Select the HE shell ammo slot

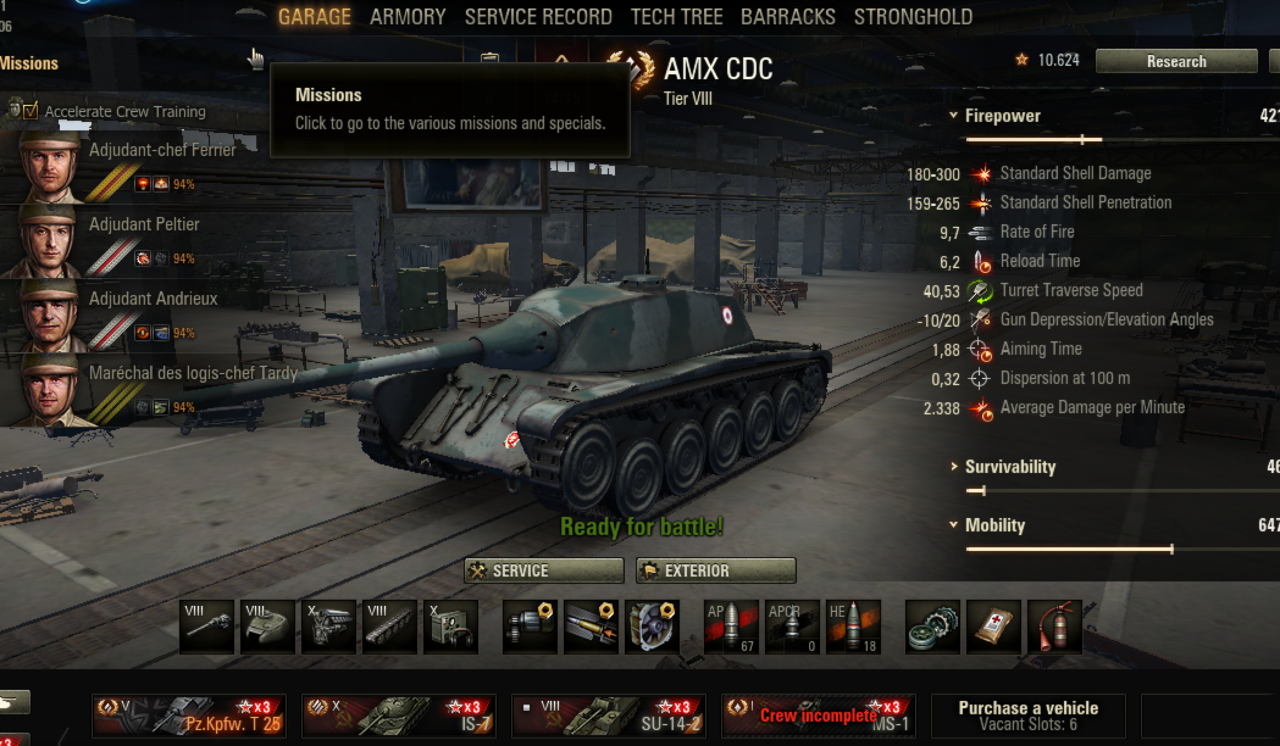coord(853,627)
